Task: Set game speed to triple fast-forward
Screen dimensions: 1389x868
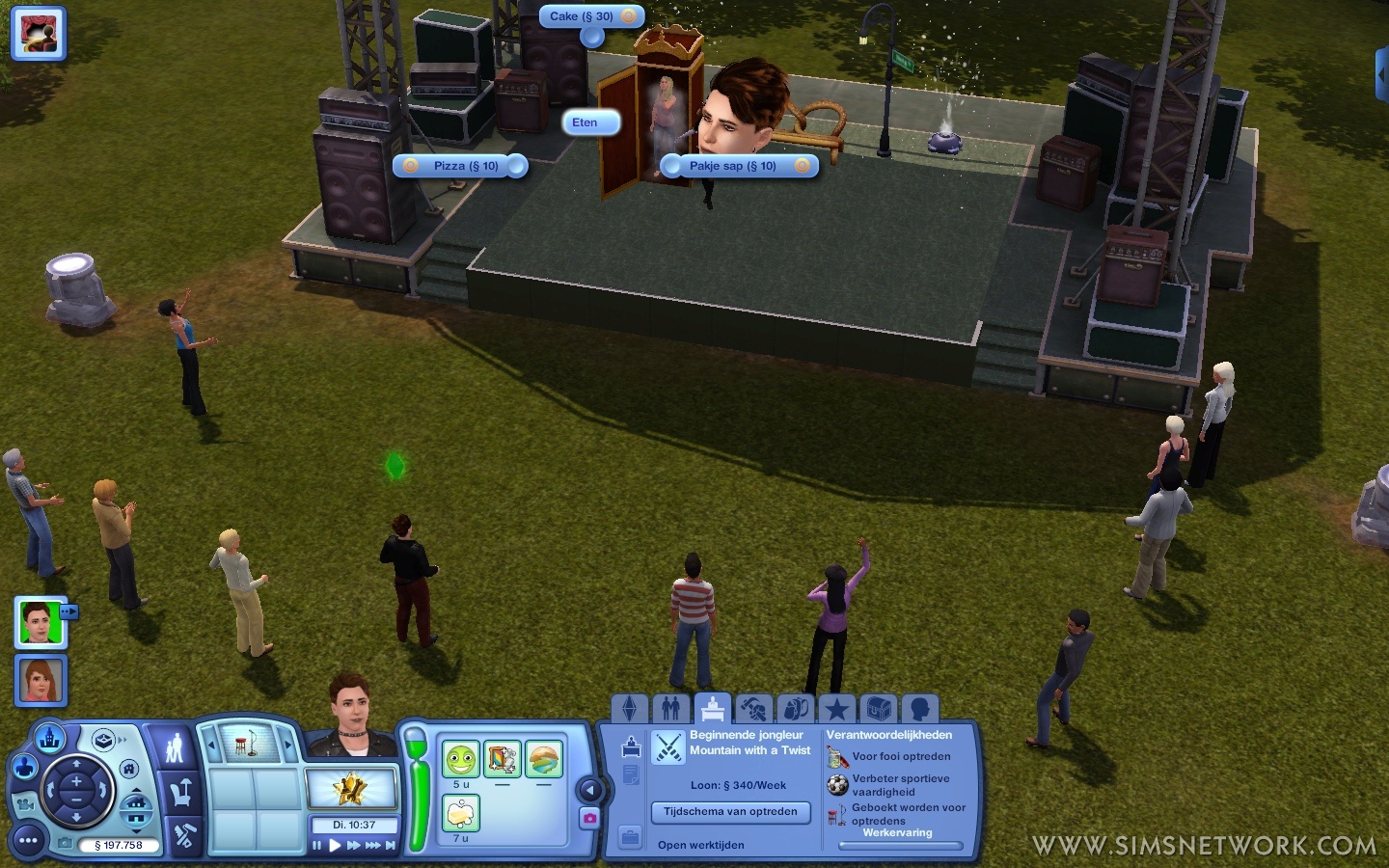Action: 372,846
